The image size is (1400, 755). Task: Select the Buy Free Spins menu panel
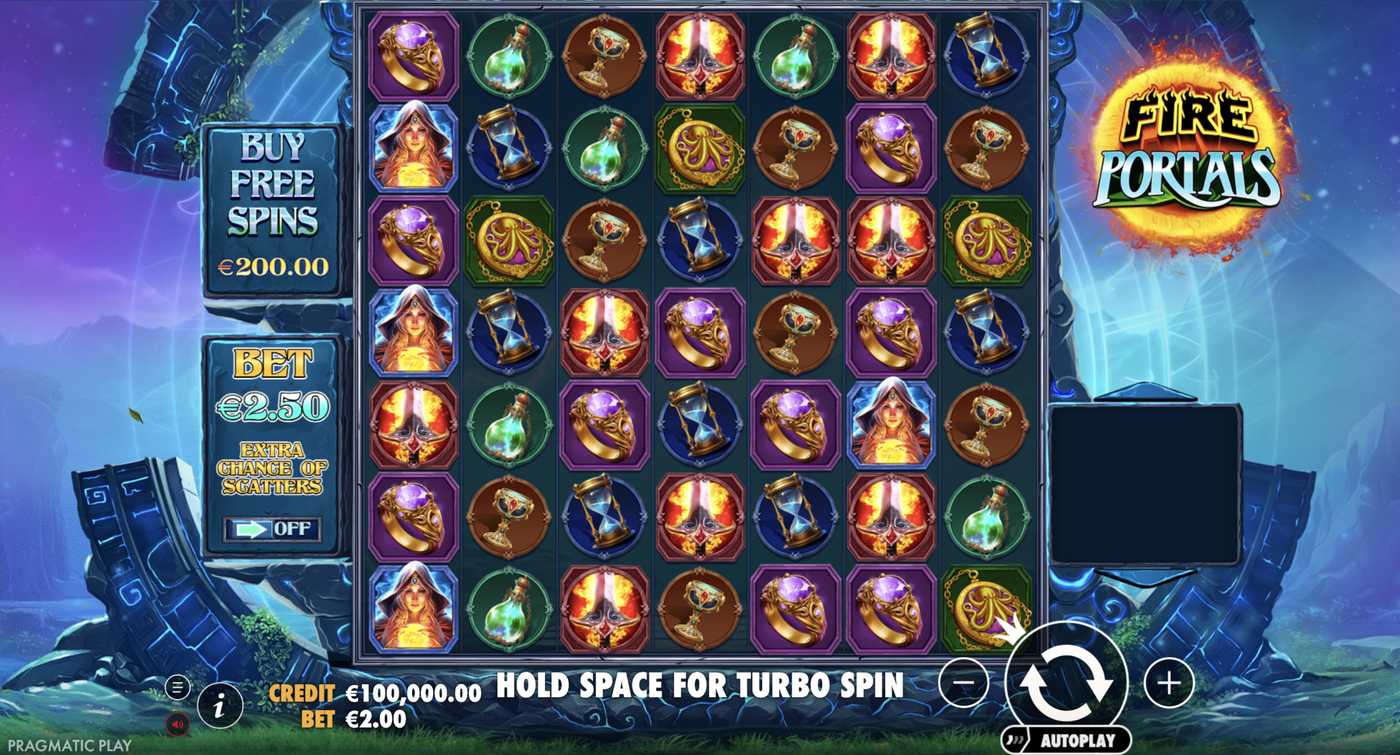tap(272, 200)
